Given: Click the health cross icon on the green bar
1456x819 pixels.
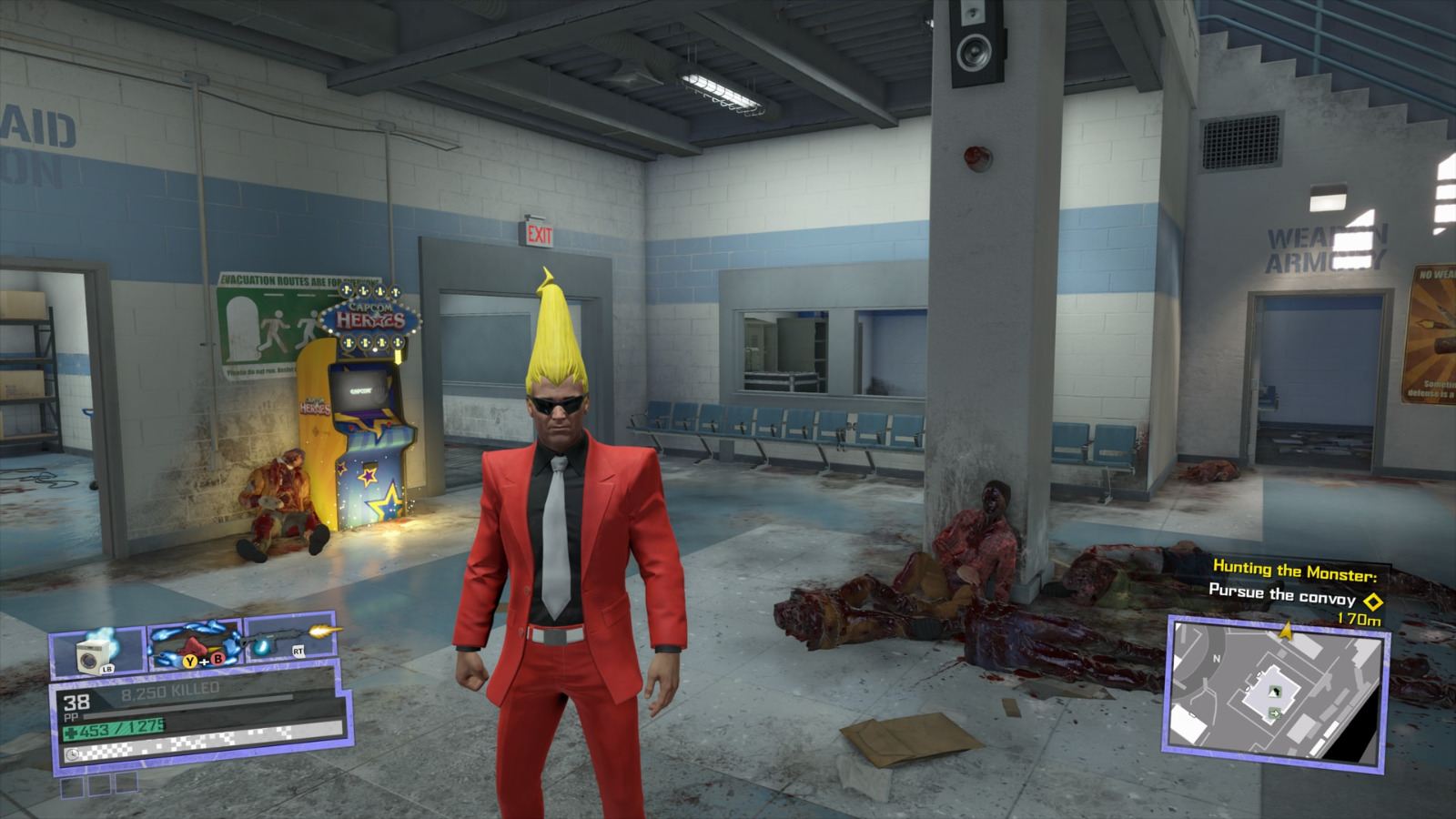Looking at the screenshot, I should click(x=70, y=731).
